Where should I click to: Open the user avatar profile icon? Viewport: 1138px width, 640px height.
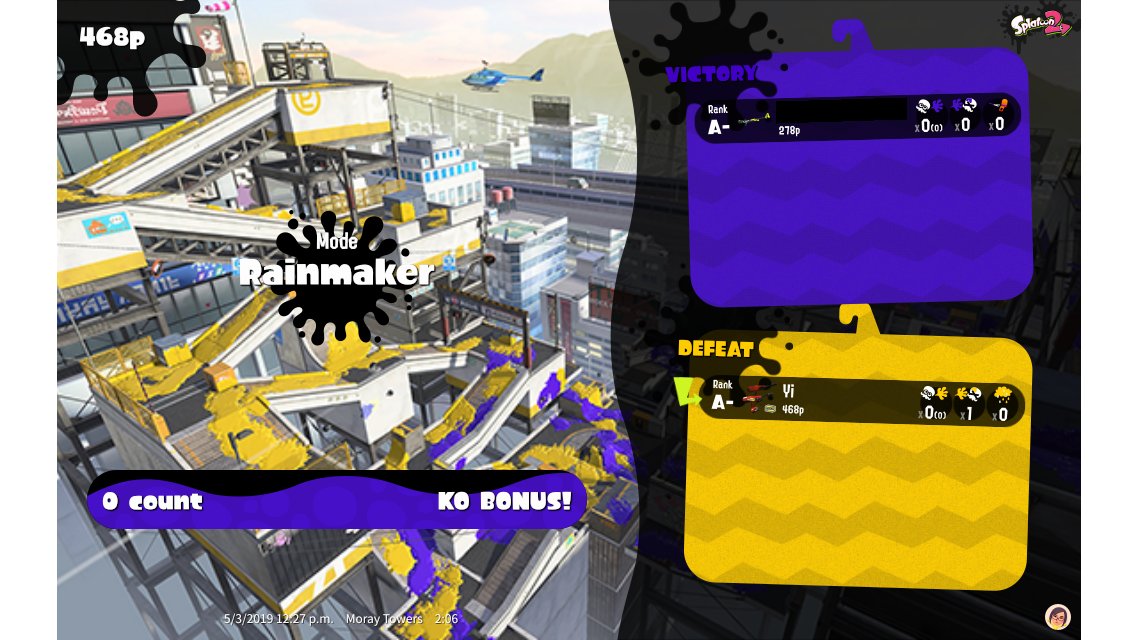pos(1057,616)
